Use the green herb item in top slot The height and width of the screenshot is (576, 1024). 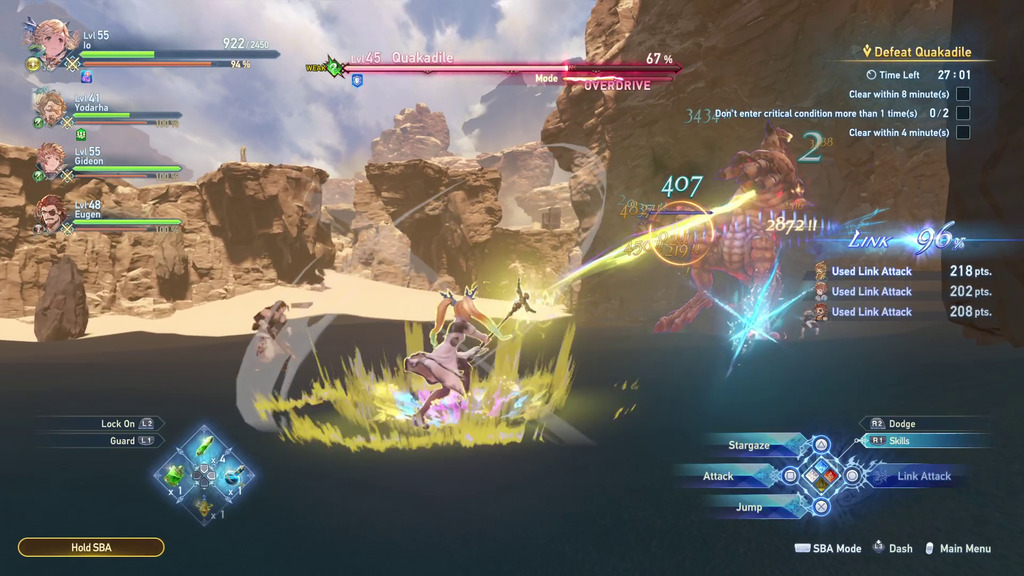pos(204,443)
